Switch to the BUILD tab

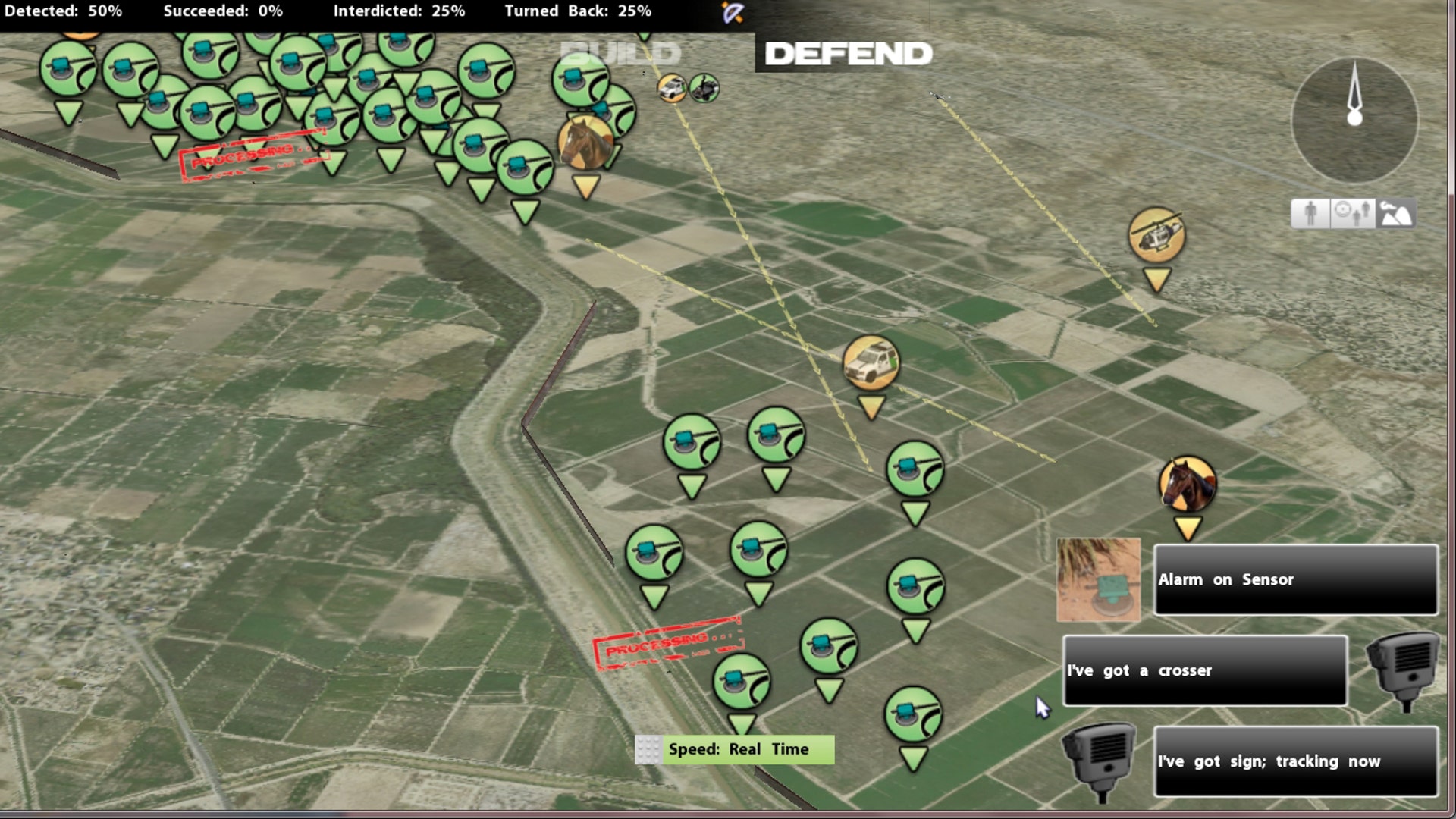point(620,53)
